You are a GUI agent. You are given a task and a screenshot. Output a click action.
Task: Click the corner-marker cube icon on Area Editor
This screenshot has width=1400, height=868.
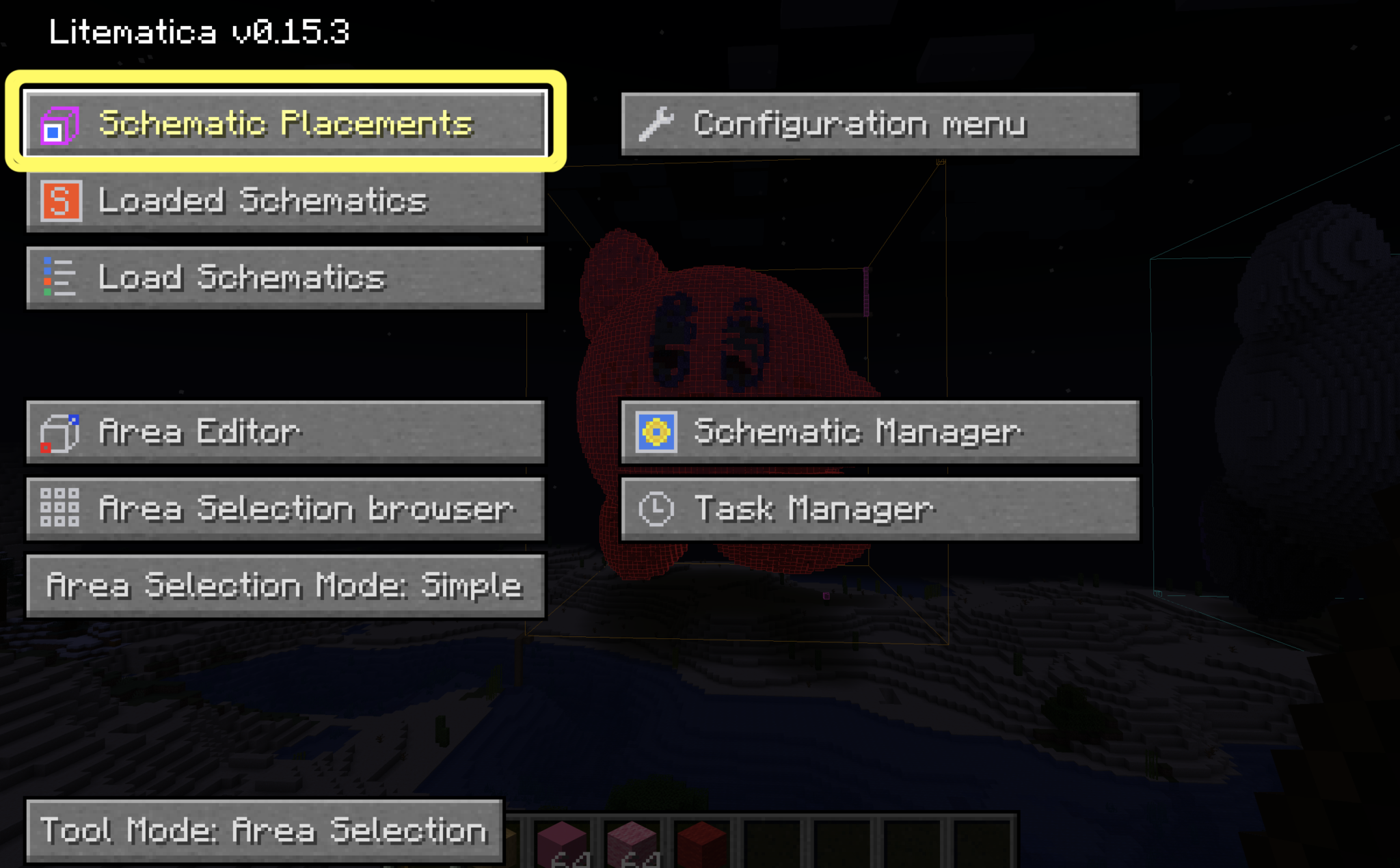60,431
